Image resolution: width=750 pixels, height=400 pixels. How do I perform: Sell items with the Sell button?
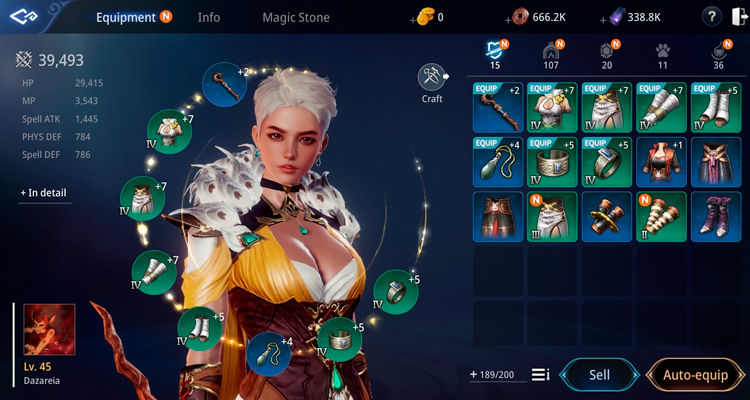tap(598, 375)
